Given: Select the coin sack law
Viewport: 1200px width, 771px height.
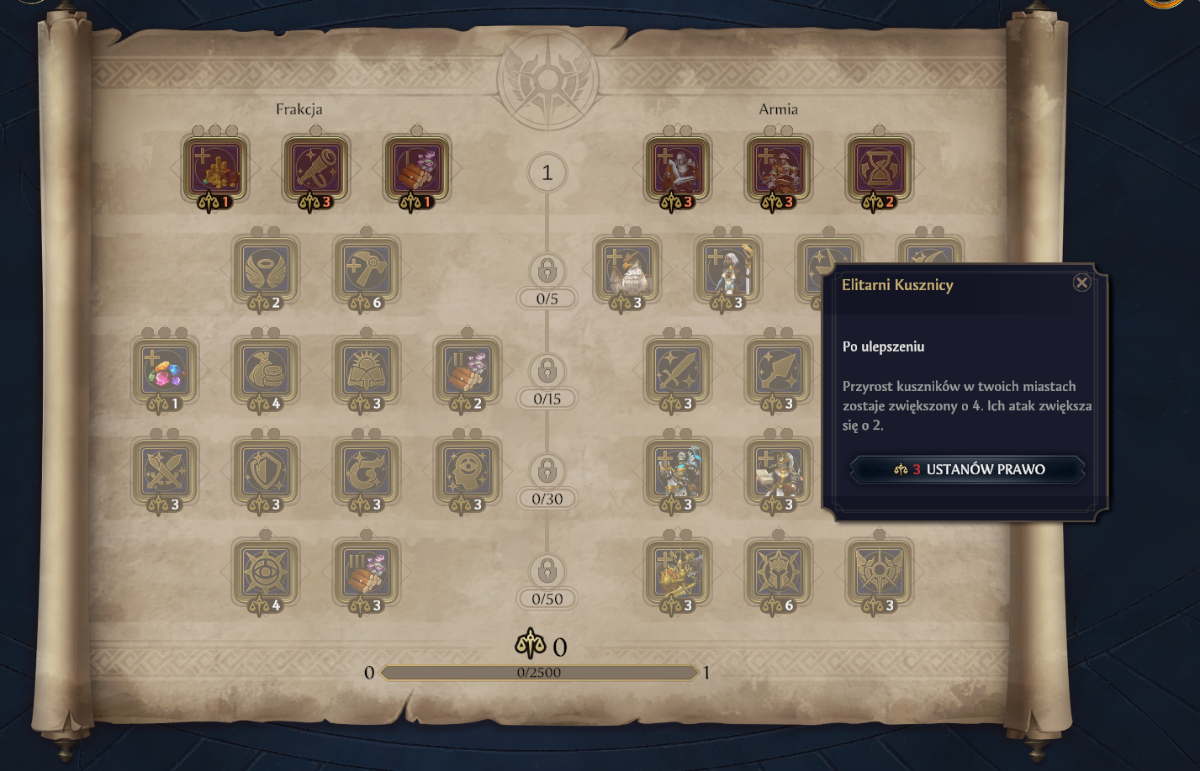Looking at the screenshot, I should [x=266, y=369].
